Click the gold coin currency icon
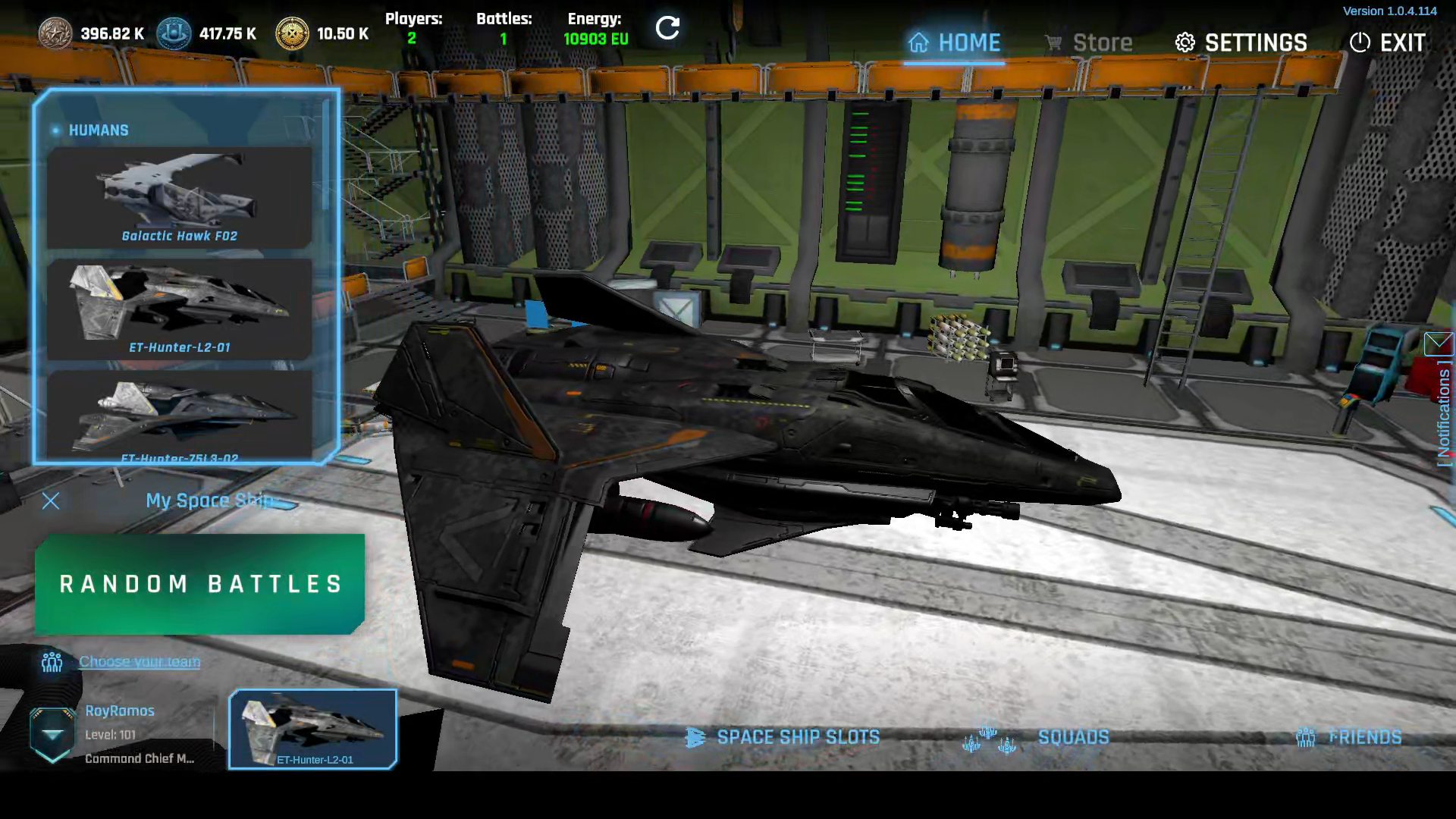This screenshot has height=819, width=1456. pyautogui.click(x=292, y=34)
